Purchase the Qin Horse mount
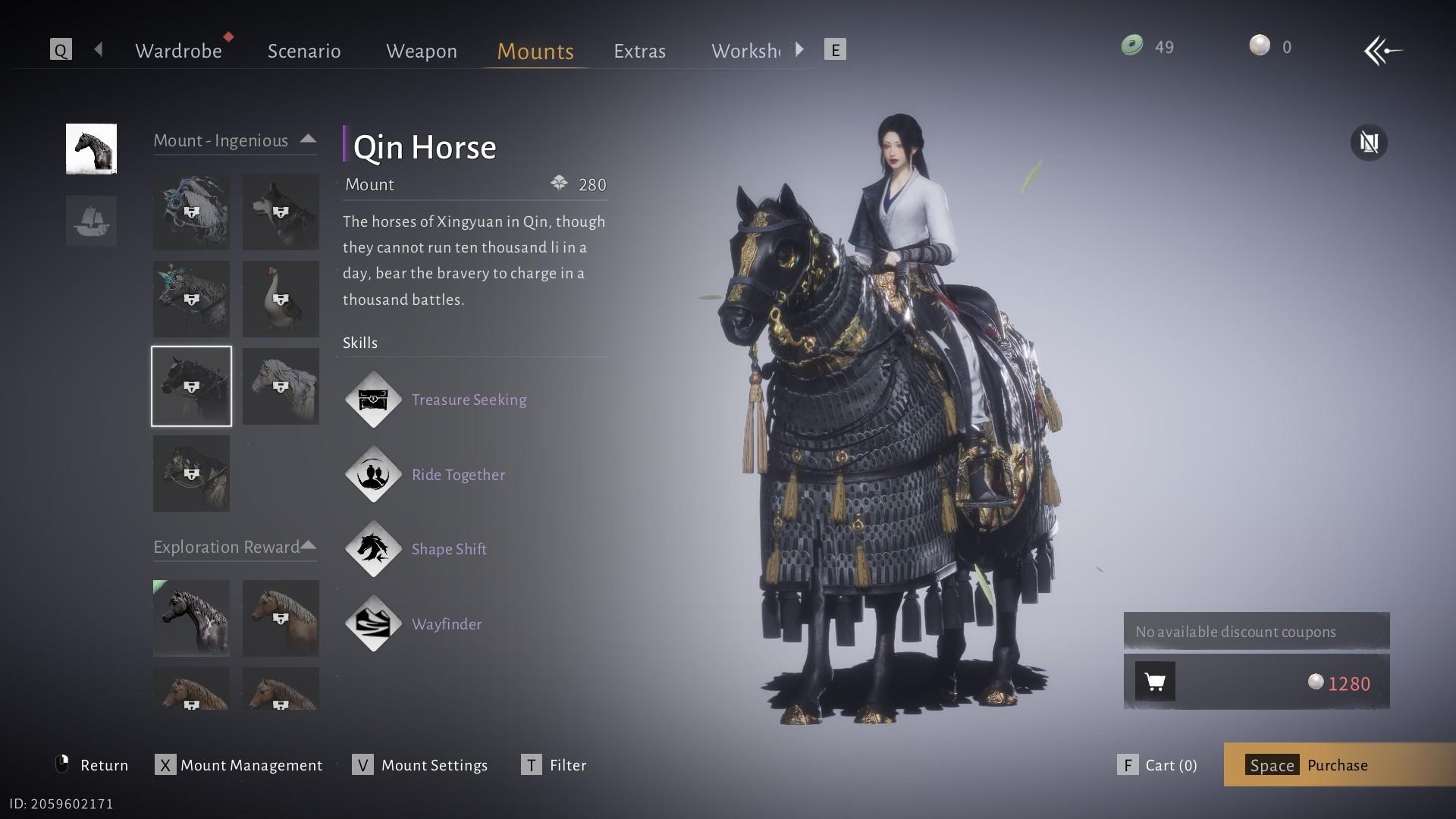 [x=1338, y=764]
